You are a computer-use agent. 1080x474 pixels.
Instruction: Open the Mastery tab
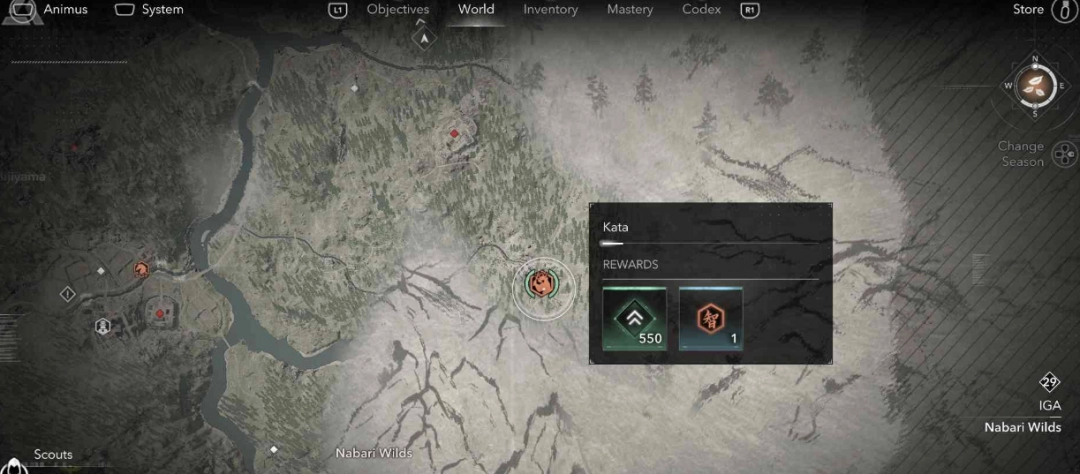click(630, 10)
